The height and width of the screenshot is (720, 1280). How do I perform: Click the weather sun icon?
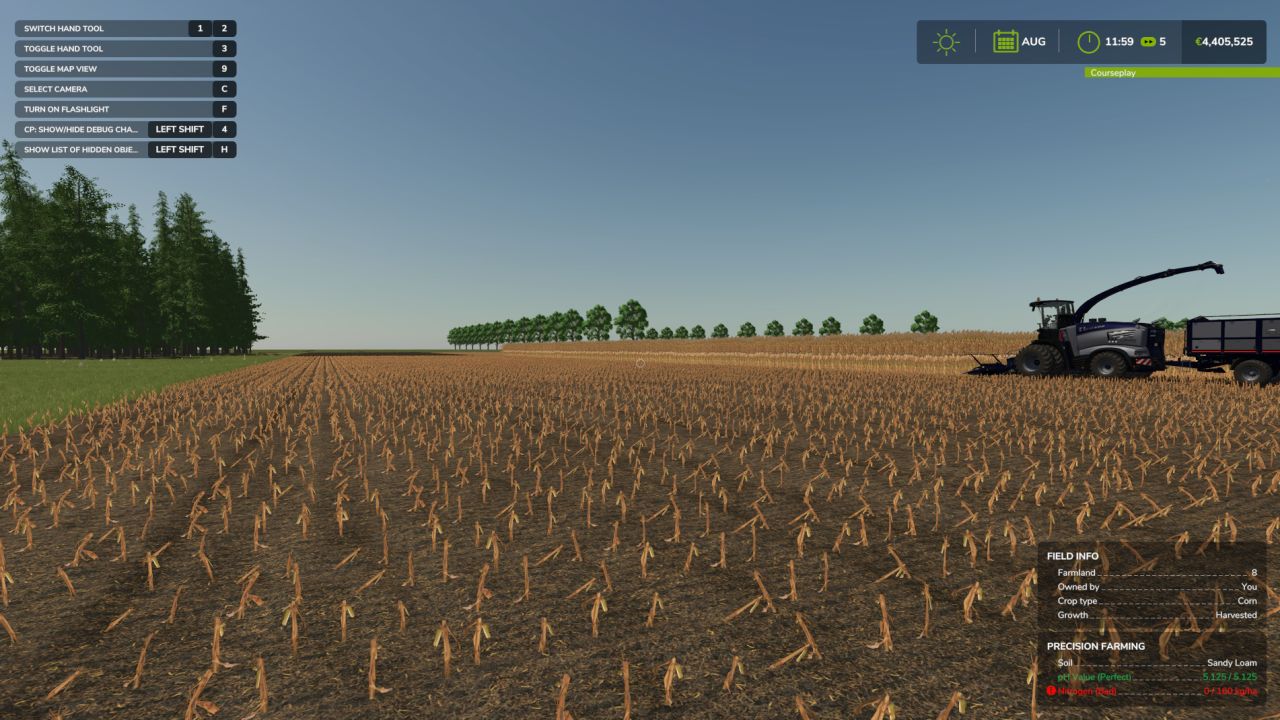[943, 41]
